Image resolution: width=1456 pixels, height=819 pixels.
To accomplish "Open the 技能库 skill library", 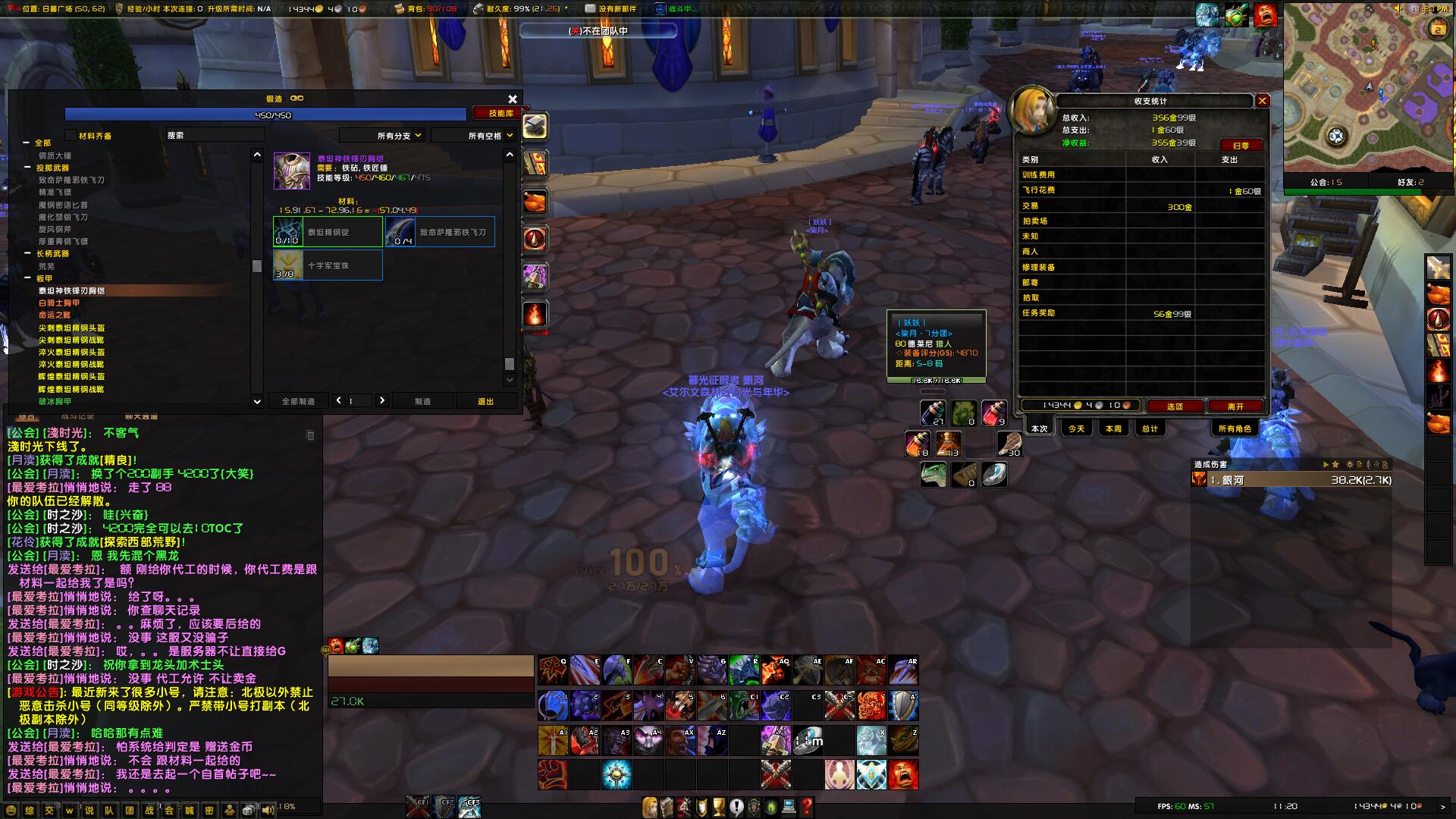I will click(500, 113).
